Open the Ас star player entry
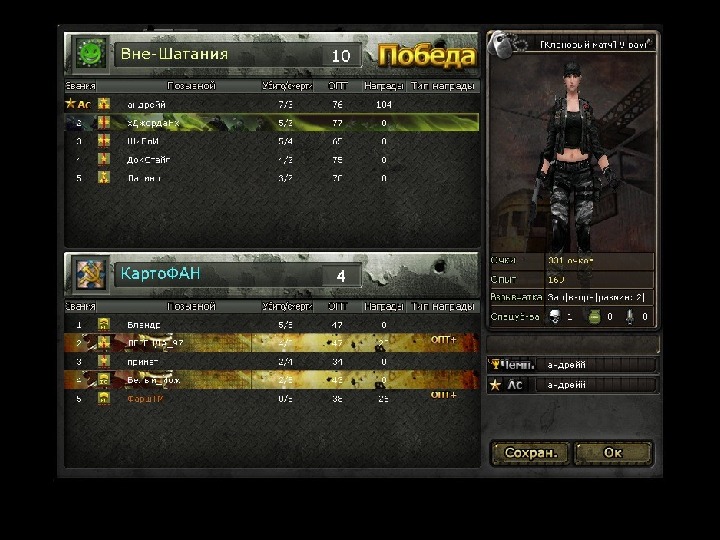720x540 pixels. click(x=572, y=385)
